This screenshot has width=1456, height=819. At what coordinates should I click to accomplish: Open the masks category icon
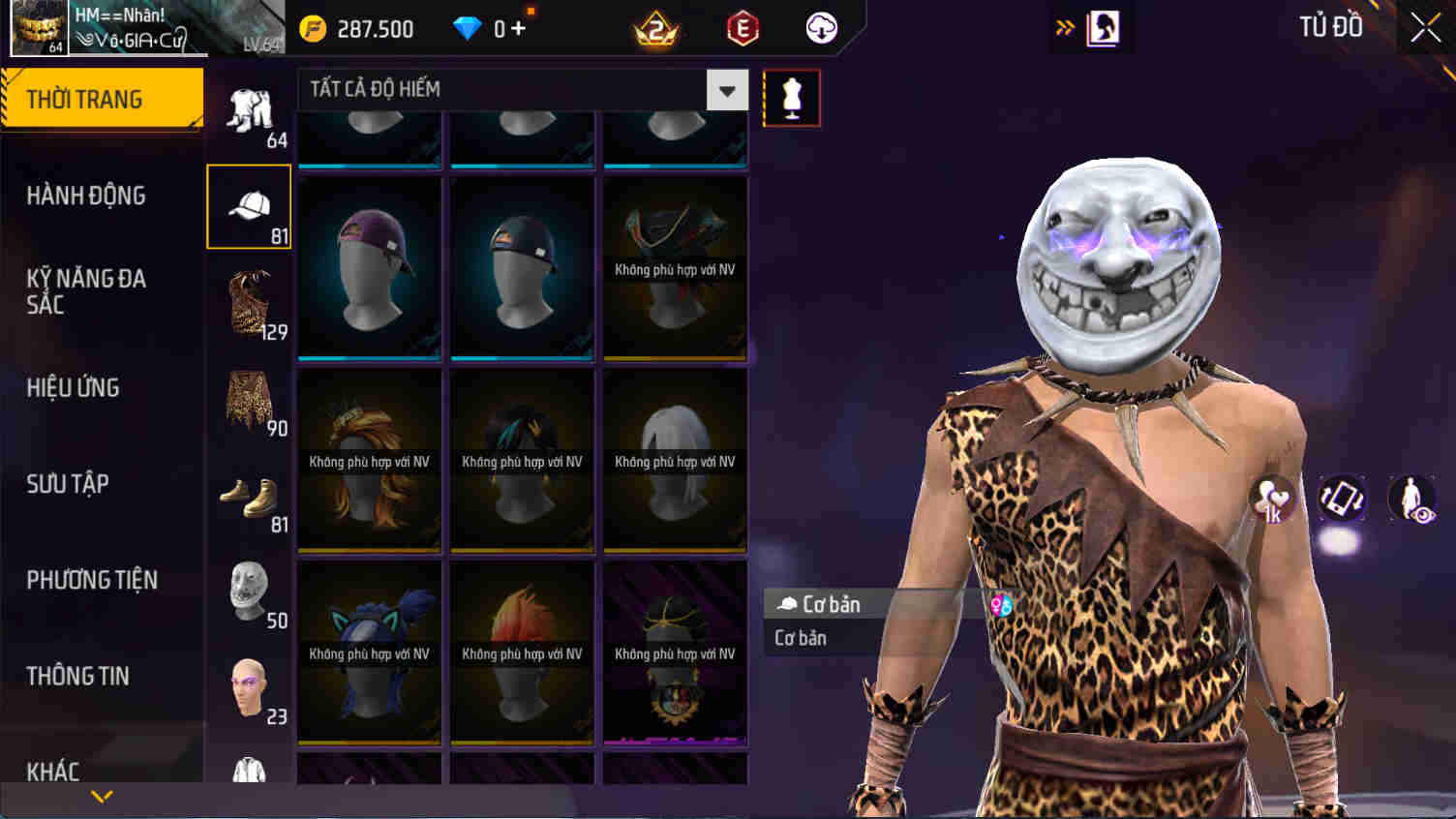click(x=248, y=591)
